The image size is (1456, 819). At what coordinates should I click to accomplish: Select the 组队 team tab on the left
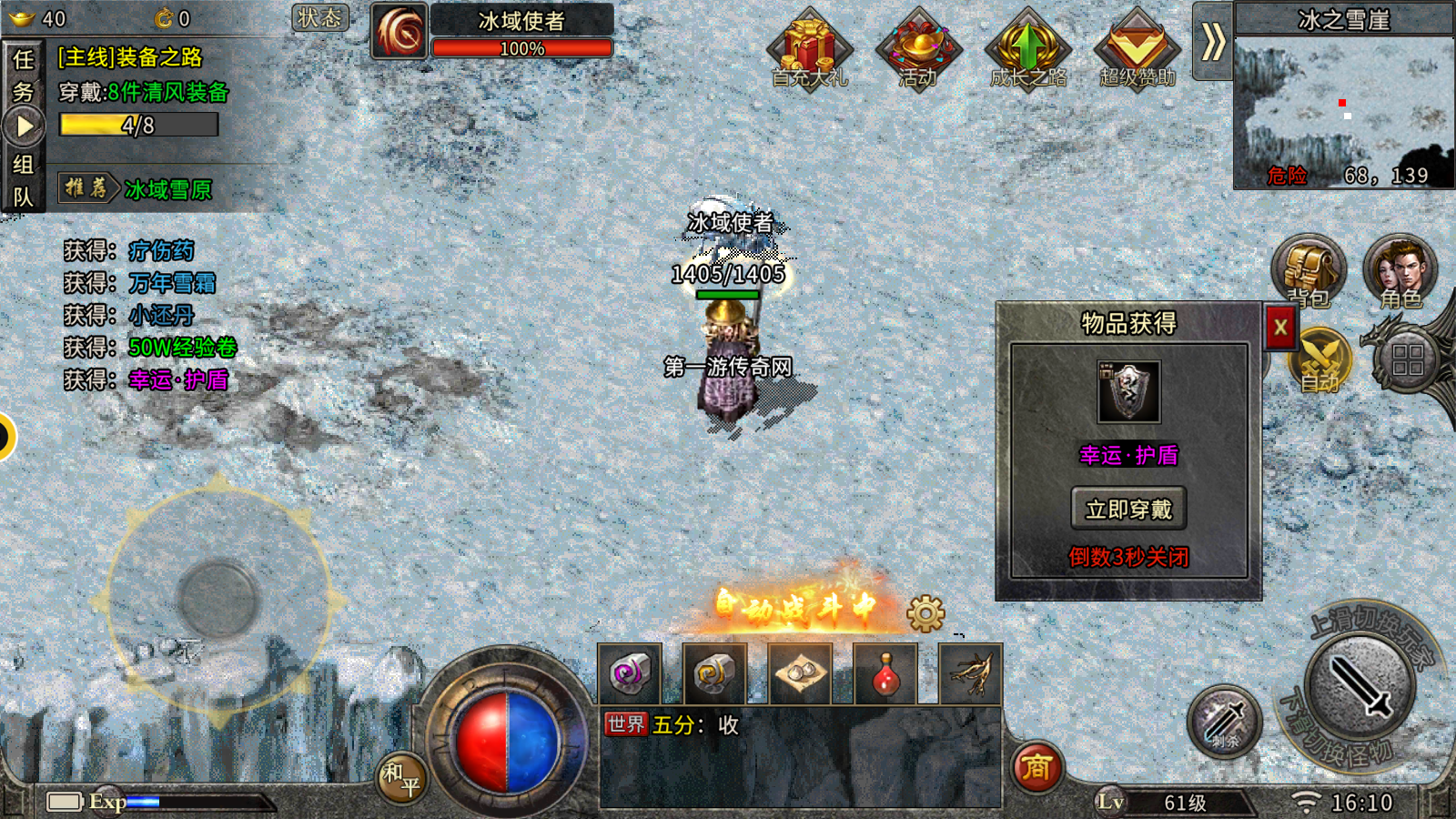click(x=23, y=180)
